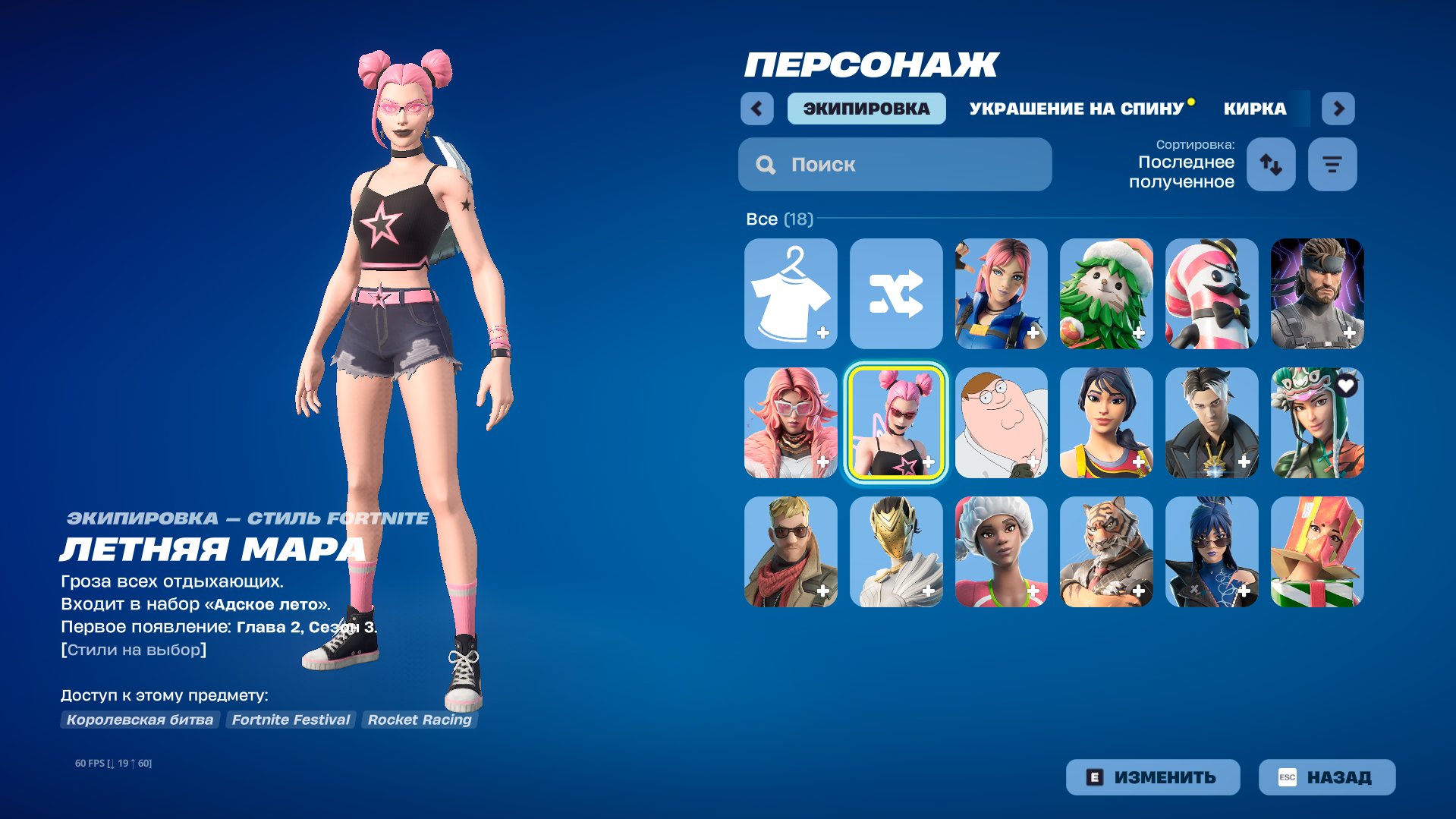
Task: Switch to the ЭКИПИРОВКА tab
Action: click(x=866, y=109)
